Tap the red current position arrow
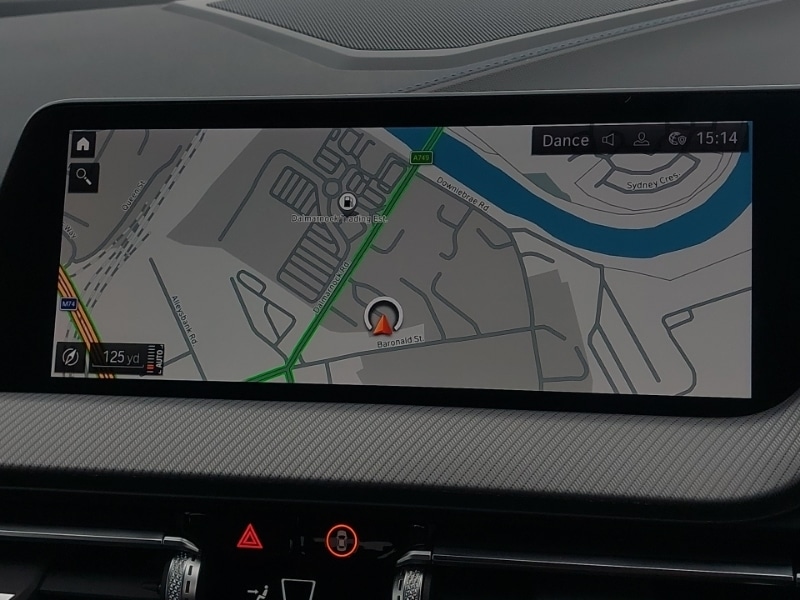Screen dimensions: 800x600 (382, 322)
